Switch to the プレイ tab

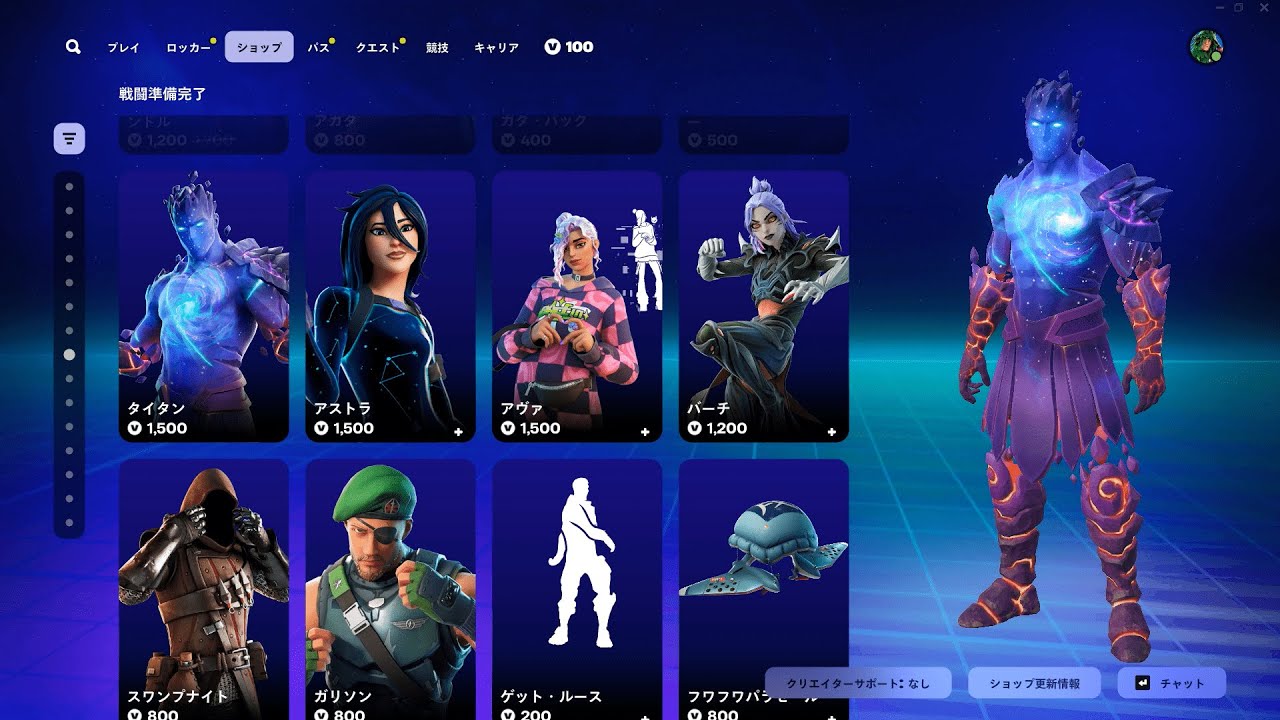124,47
